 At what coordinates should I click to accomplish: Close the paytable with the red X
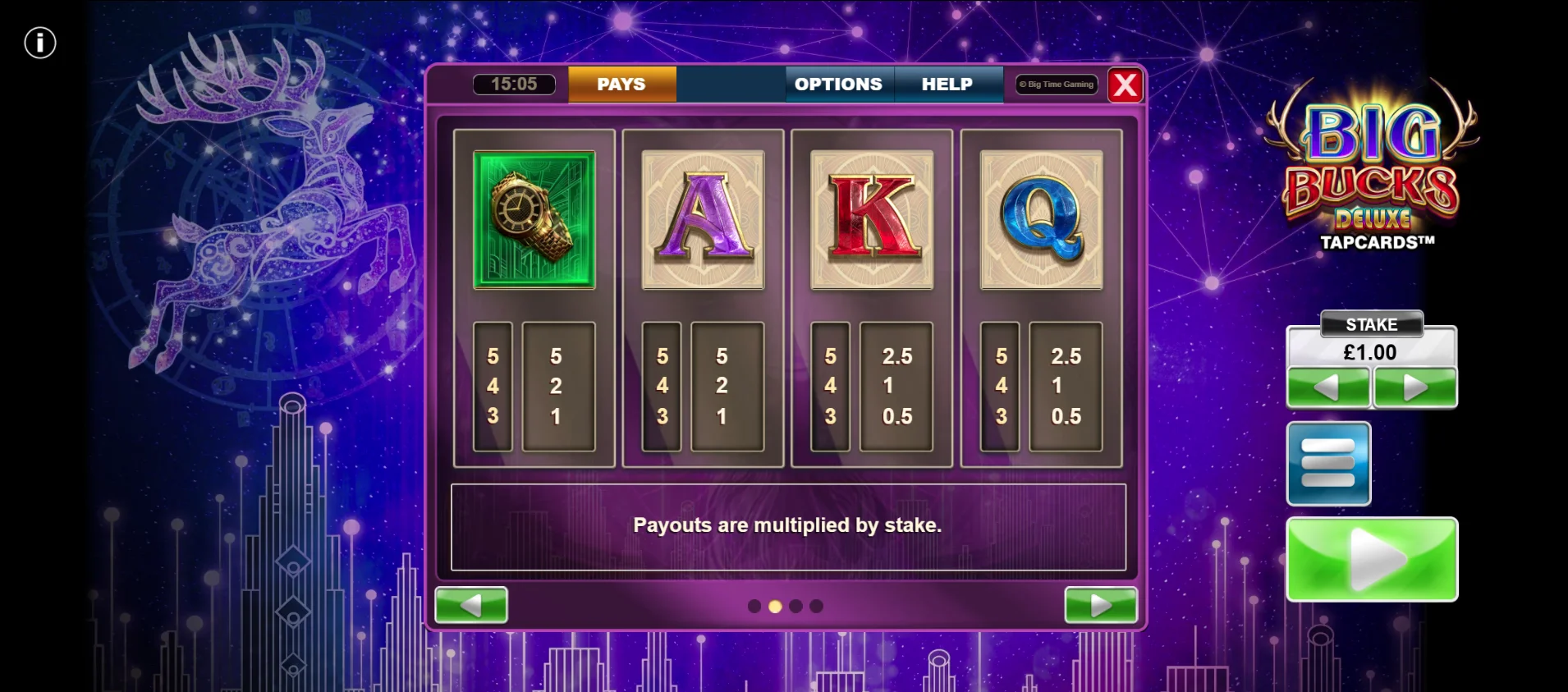[x=1125, y=85]
